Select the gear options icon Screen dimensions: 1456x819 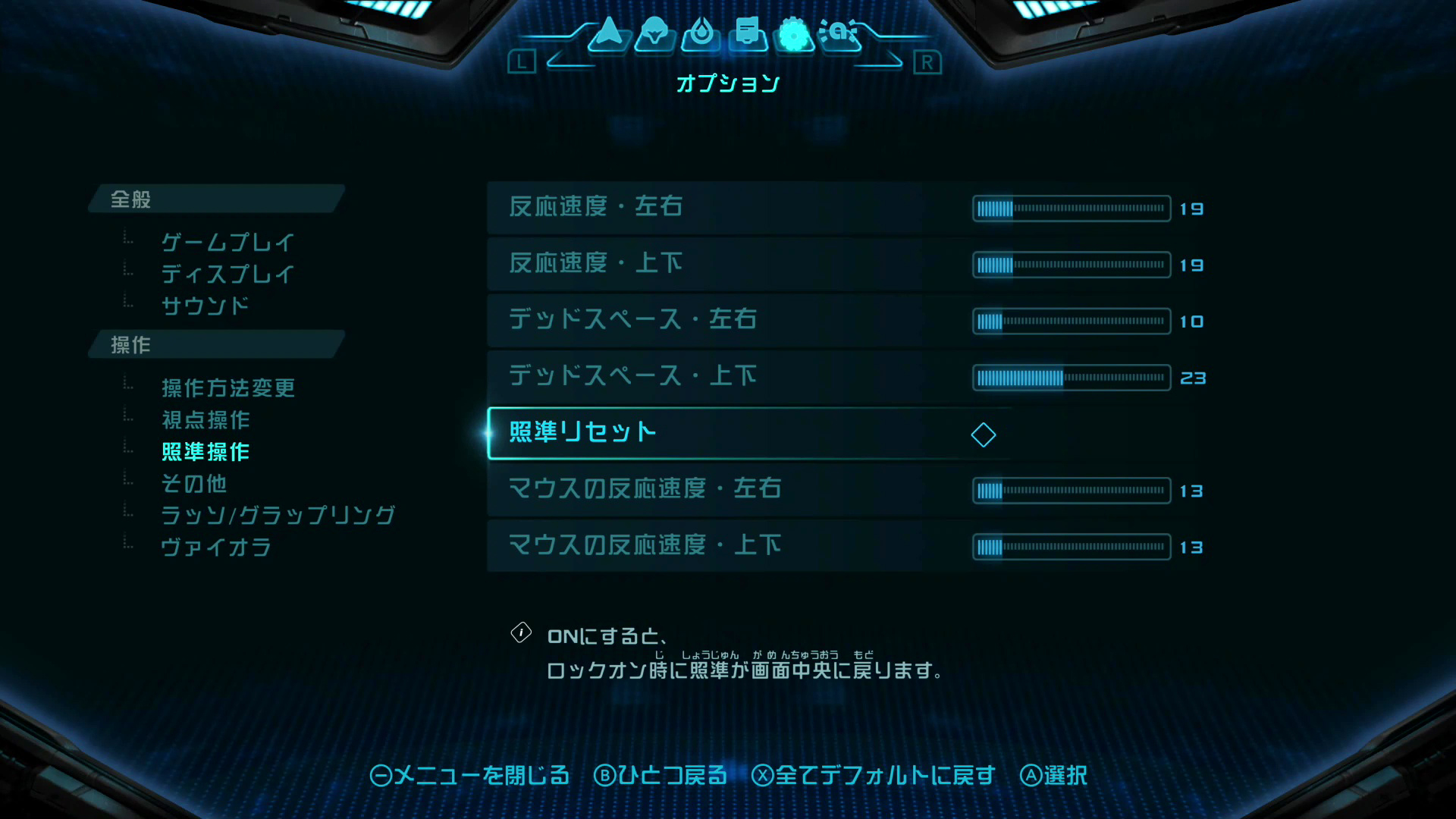point(793,34)
